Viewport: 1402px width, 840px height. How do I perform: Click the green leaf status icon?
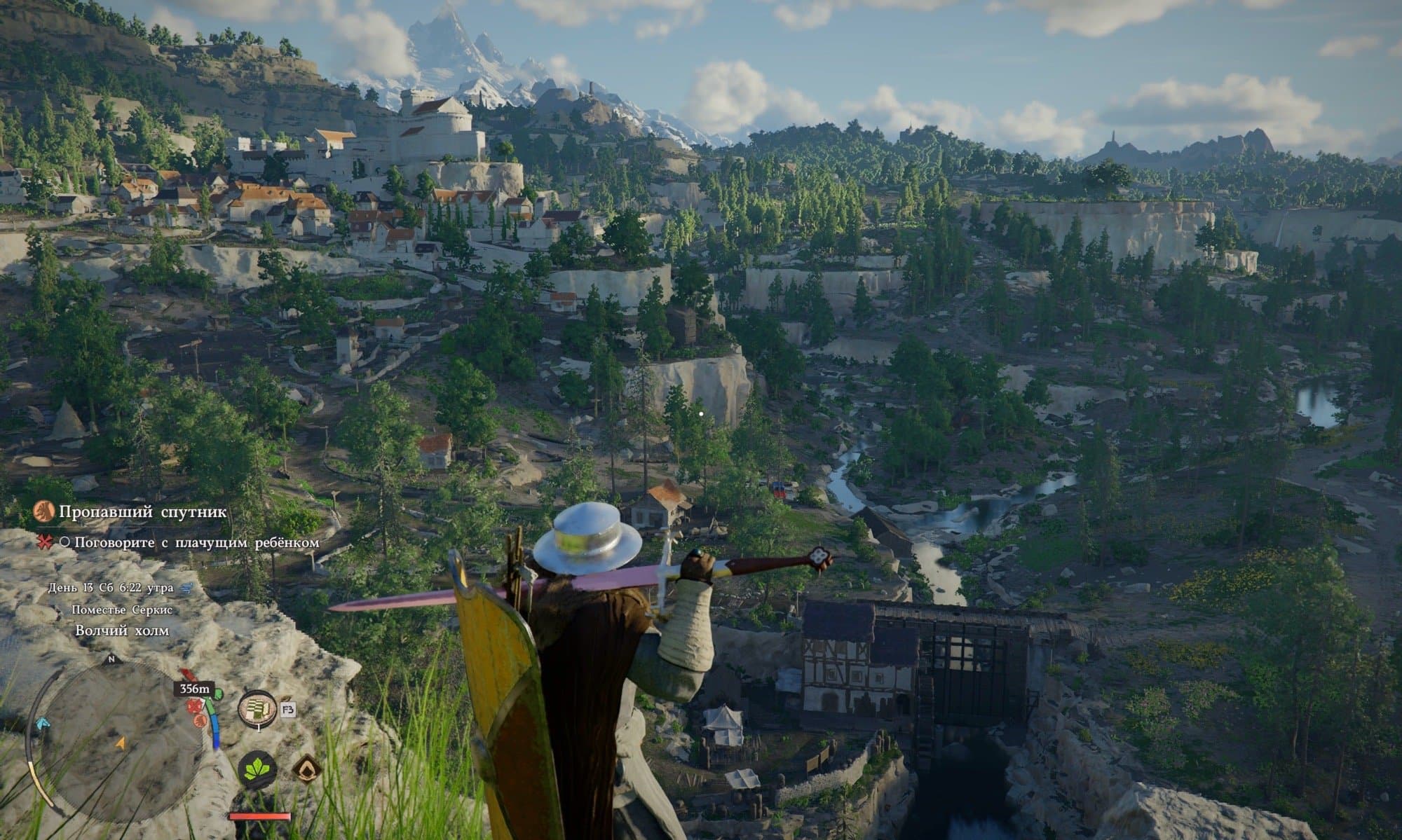pos(257,770)
